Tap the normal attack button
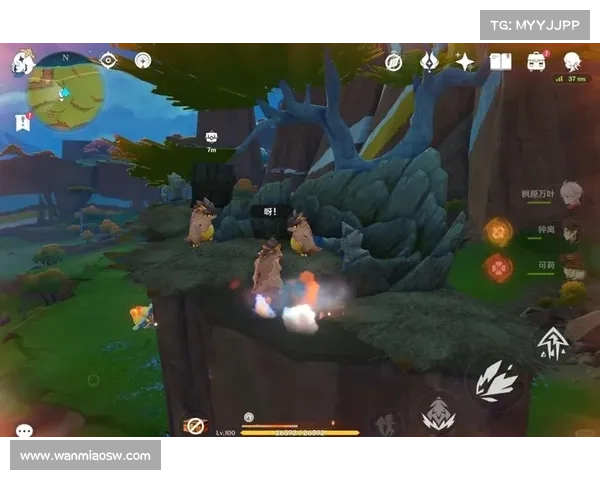The height and width of the screenshot is (480, 600). point(496,381)
